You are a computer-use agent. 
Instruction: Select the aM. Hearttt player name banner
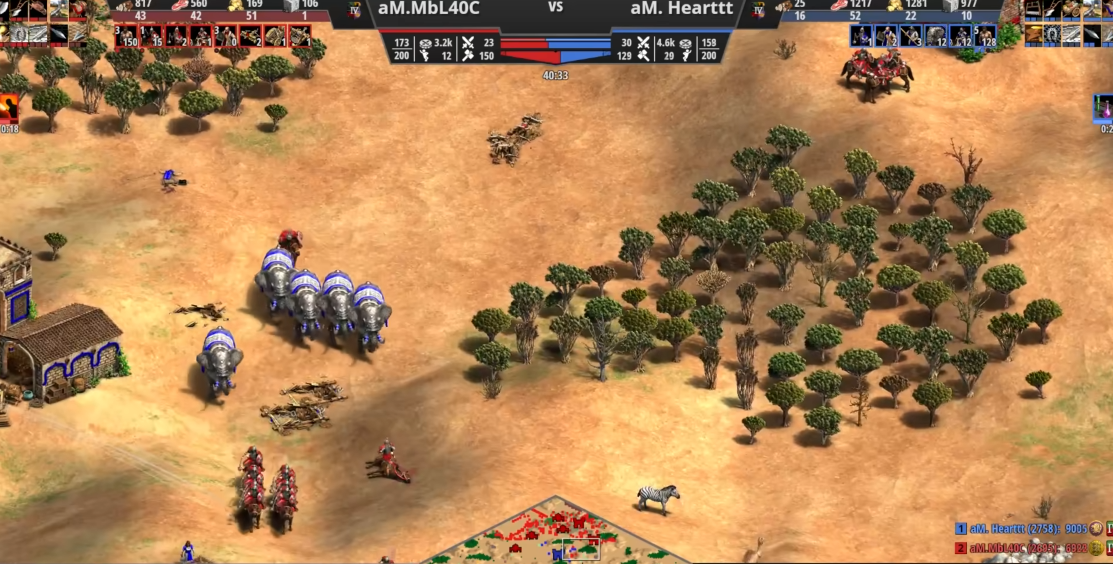pyautogui.click(x=681, y=9)
